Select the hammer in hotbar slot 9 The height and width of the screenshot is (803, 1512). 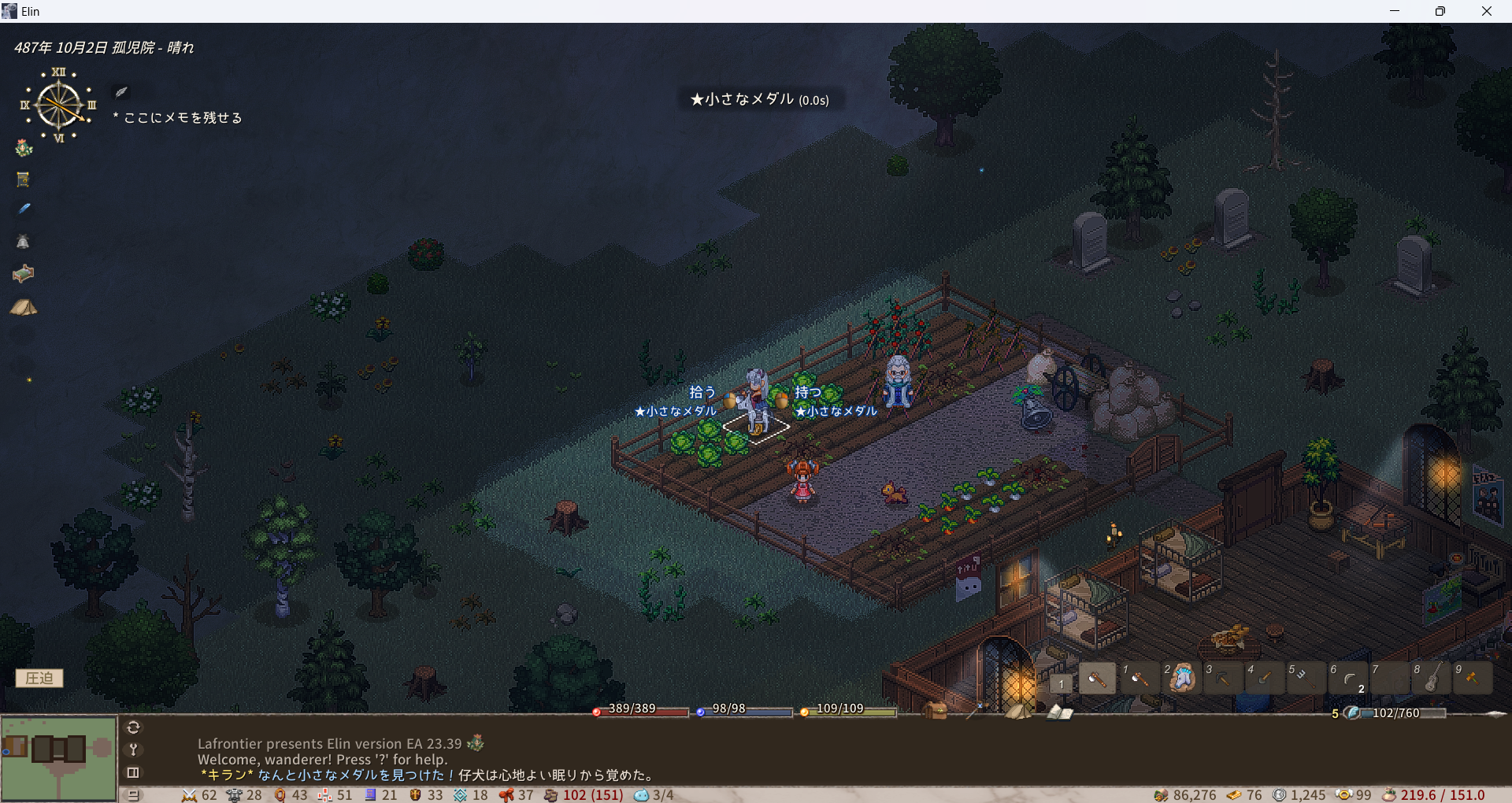[x=1473, y=678]
